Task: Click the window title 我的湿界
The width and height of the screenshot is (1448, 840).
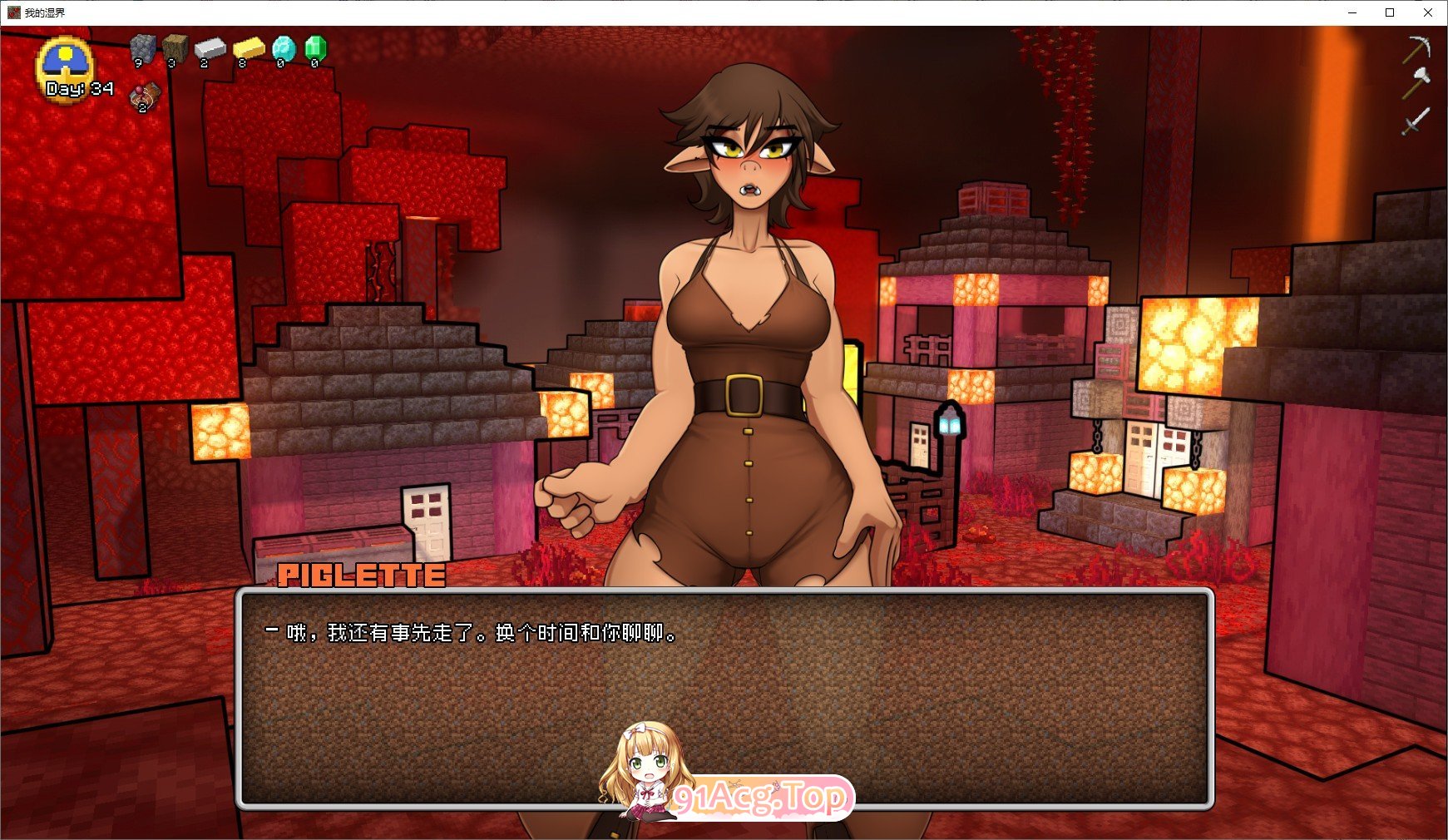Action: click(x=47, y=12)
